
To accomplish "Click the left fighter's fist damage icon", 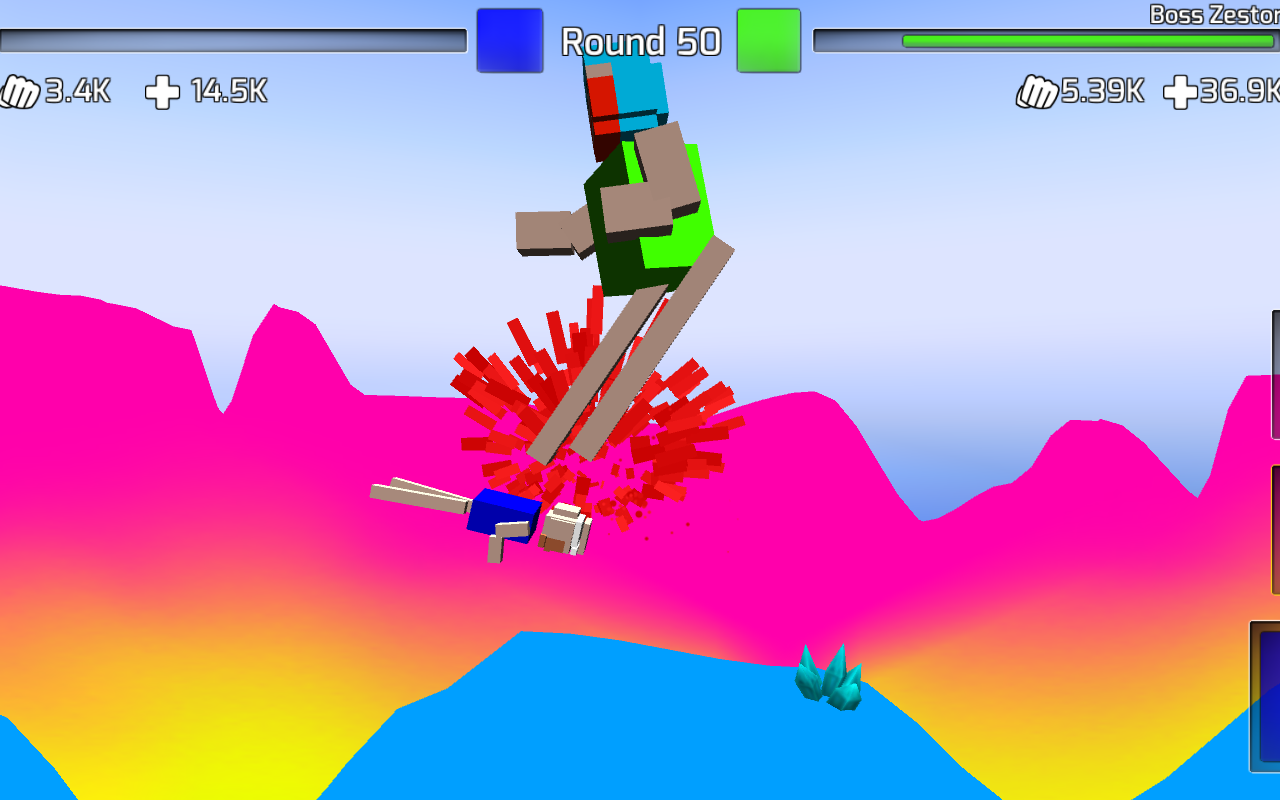I will [18, 92].
